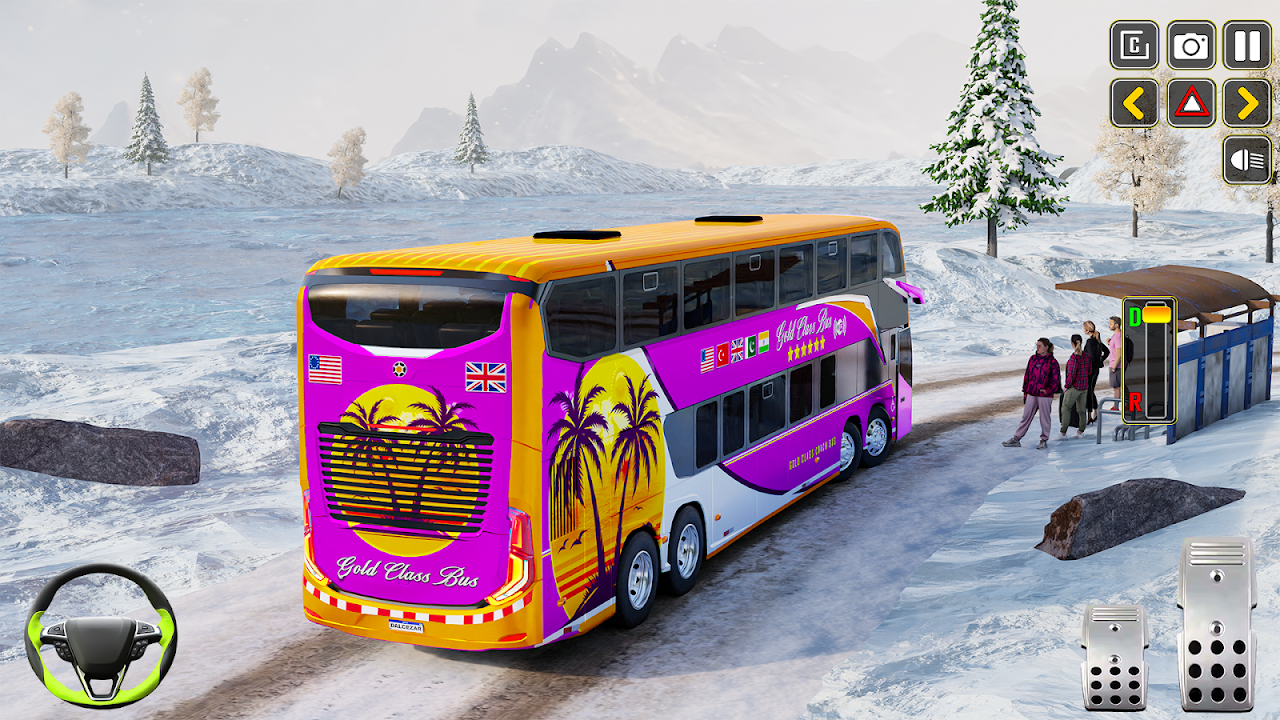Tap the small brake pedal
1280x720 pixels.
[1115, 656]
